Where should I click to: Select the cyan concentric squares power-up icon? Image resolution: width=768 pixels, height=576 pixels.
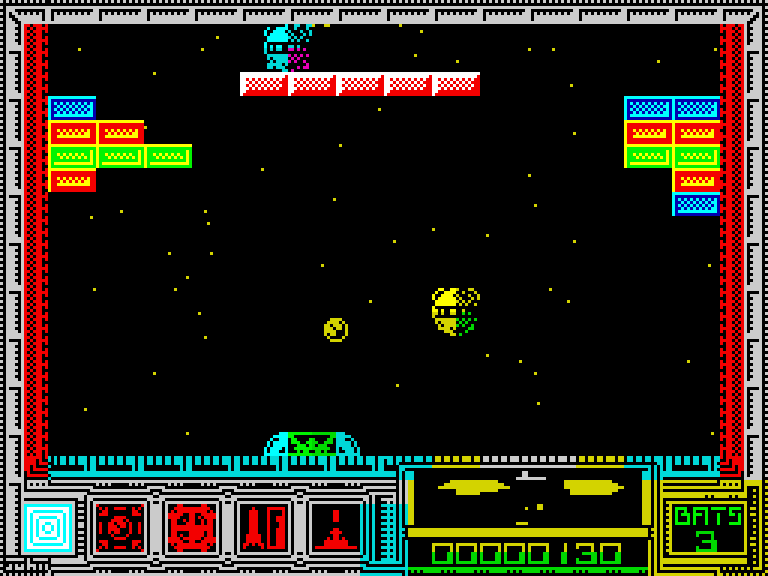tap(48, 527)
